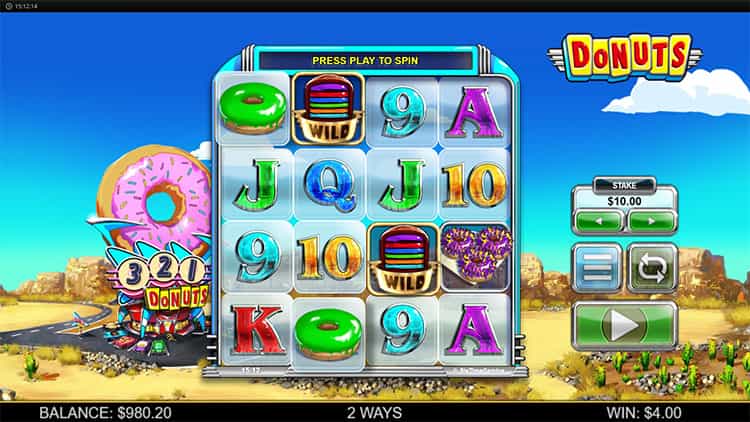Spin the reels with the play button
The width and height of the screenshot is (750, 422).
point(624,326)
